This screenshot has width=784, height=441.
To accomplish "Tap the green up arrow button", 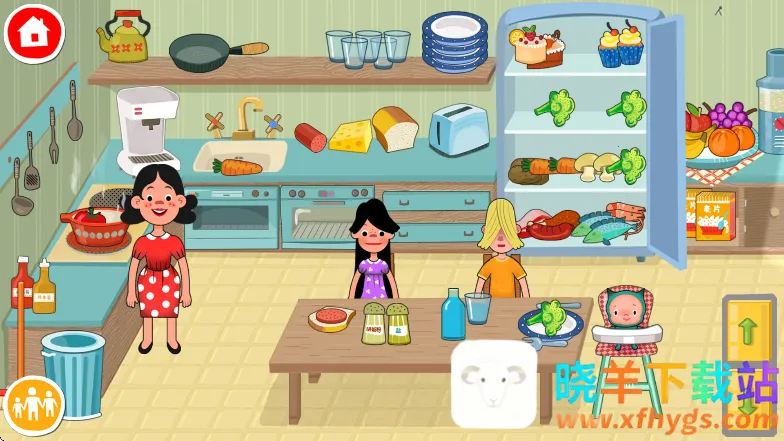I will (x=746, y=332).
